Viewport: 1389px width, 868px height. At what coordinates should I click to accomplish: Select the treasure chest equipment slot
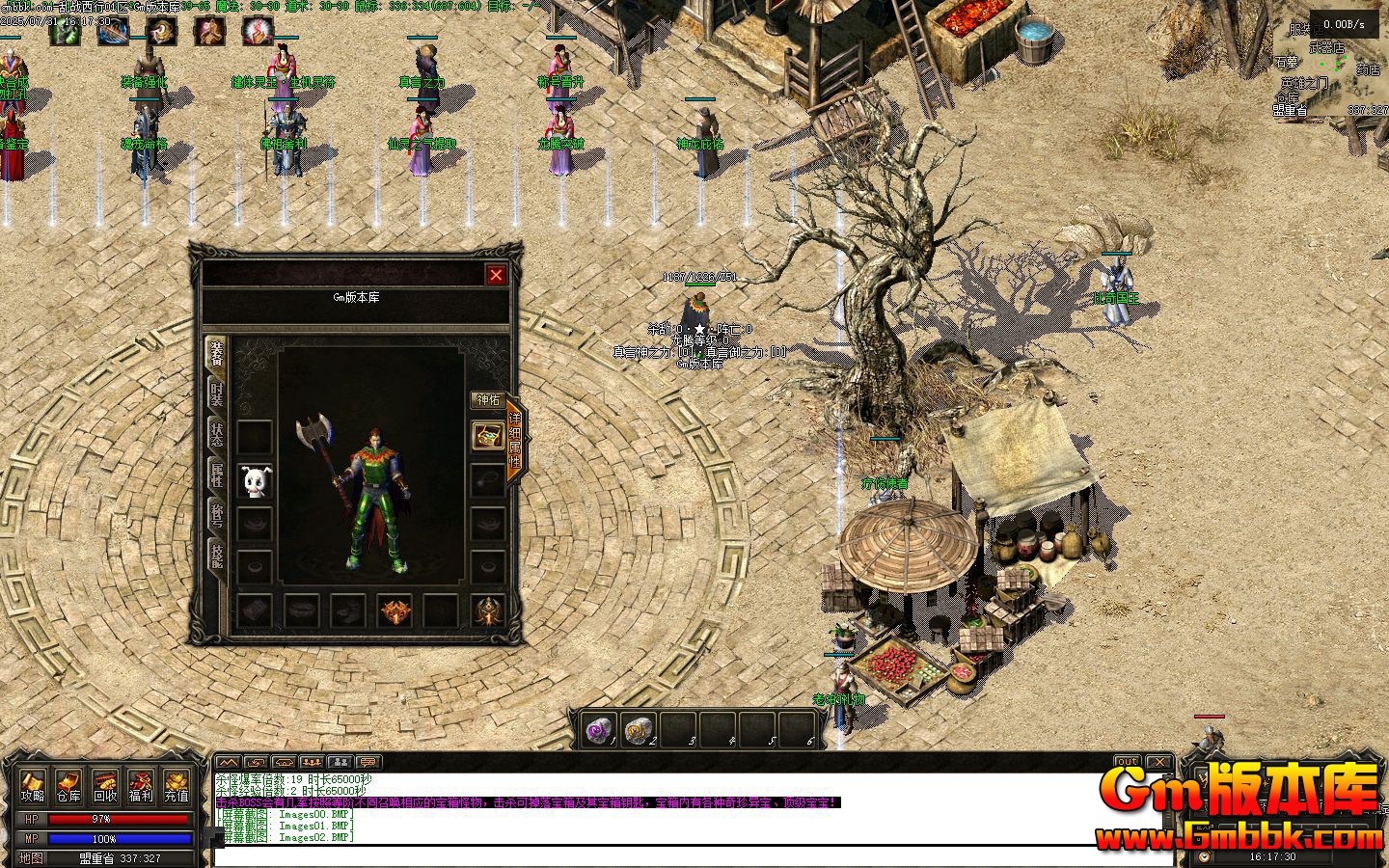[488, 436]
